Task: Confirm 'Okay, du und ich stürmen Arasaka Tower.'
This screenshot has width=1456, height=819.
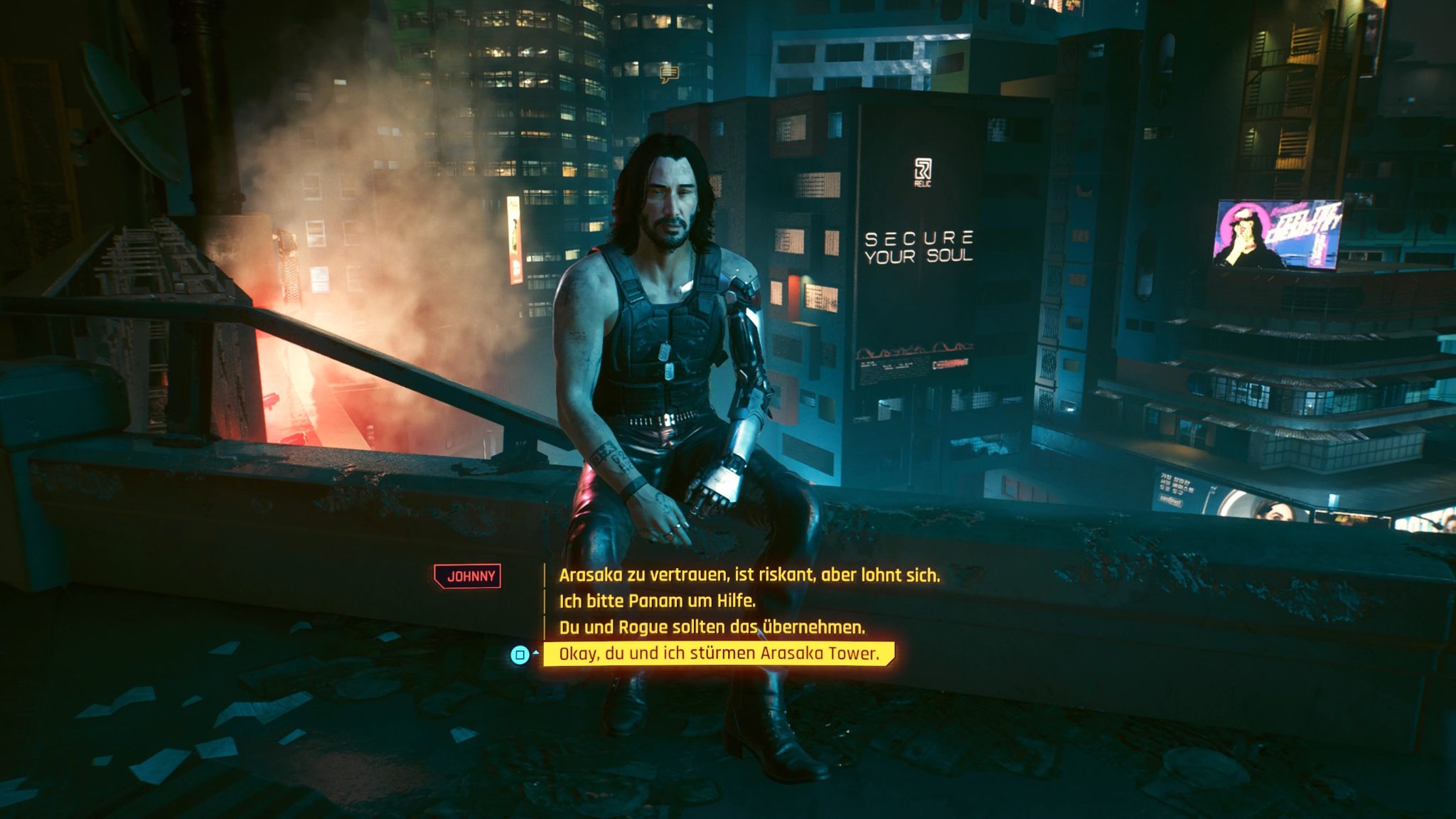Action: click(x=718, y=653)
